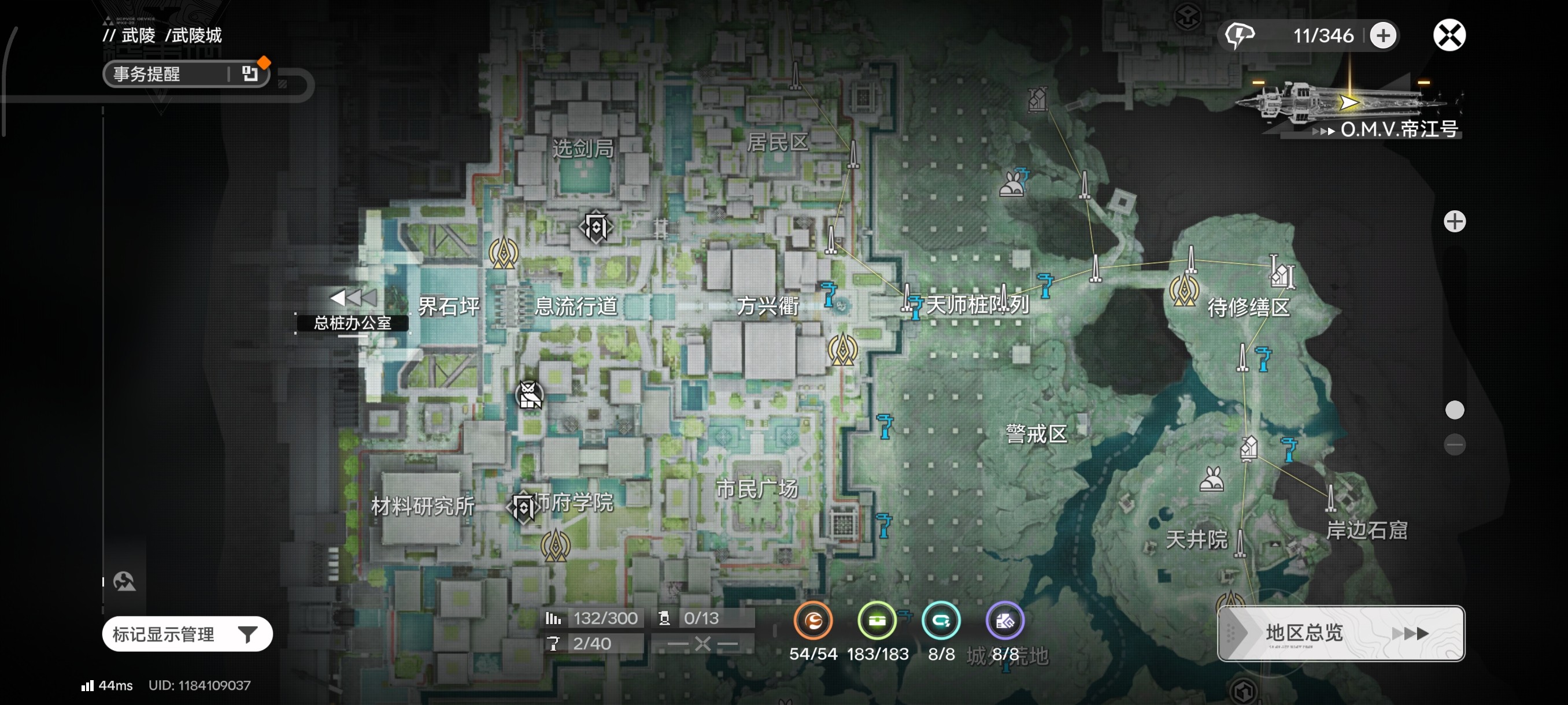Select the rabbit marker near 天井院
This screenshot has height=705, width=1568.
pos(1211,479)
